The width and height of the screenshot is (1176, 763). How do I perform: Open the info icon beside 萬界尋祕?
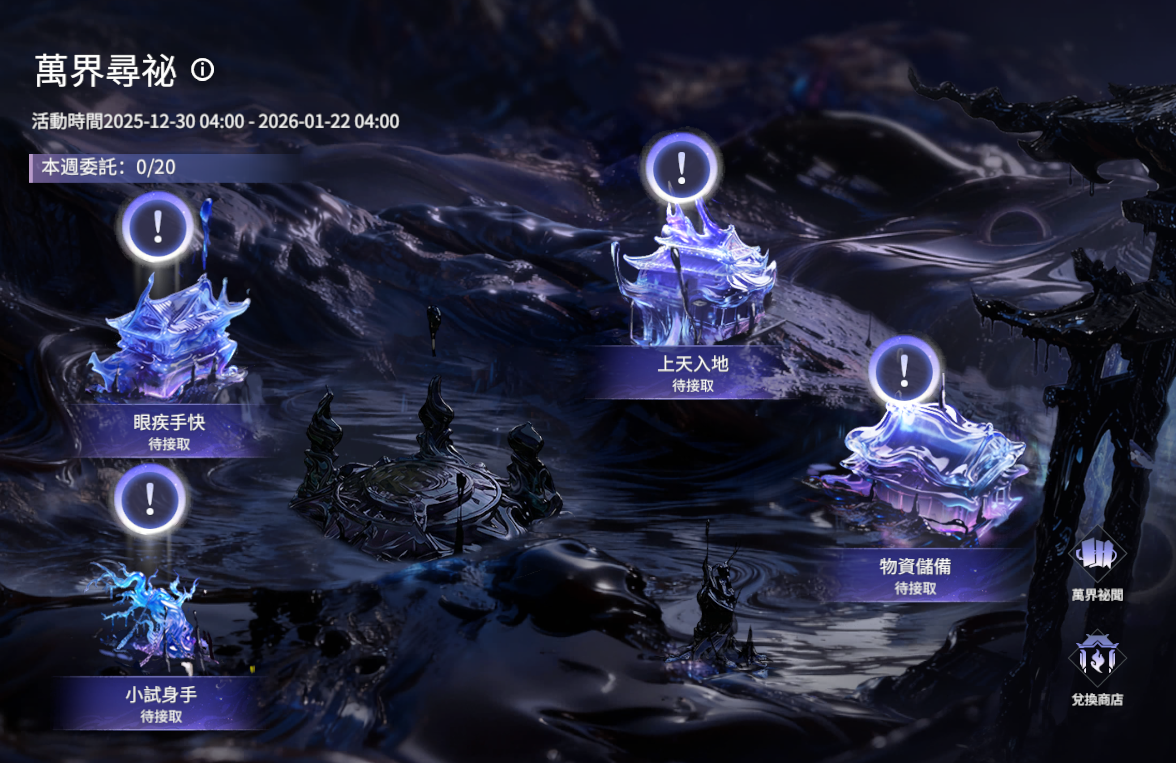203,70
